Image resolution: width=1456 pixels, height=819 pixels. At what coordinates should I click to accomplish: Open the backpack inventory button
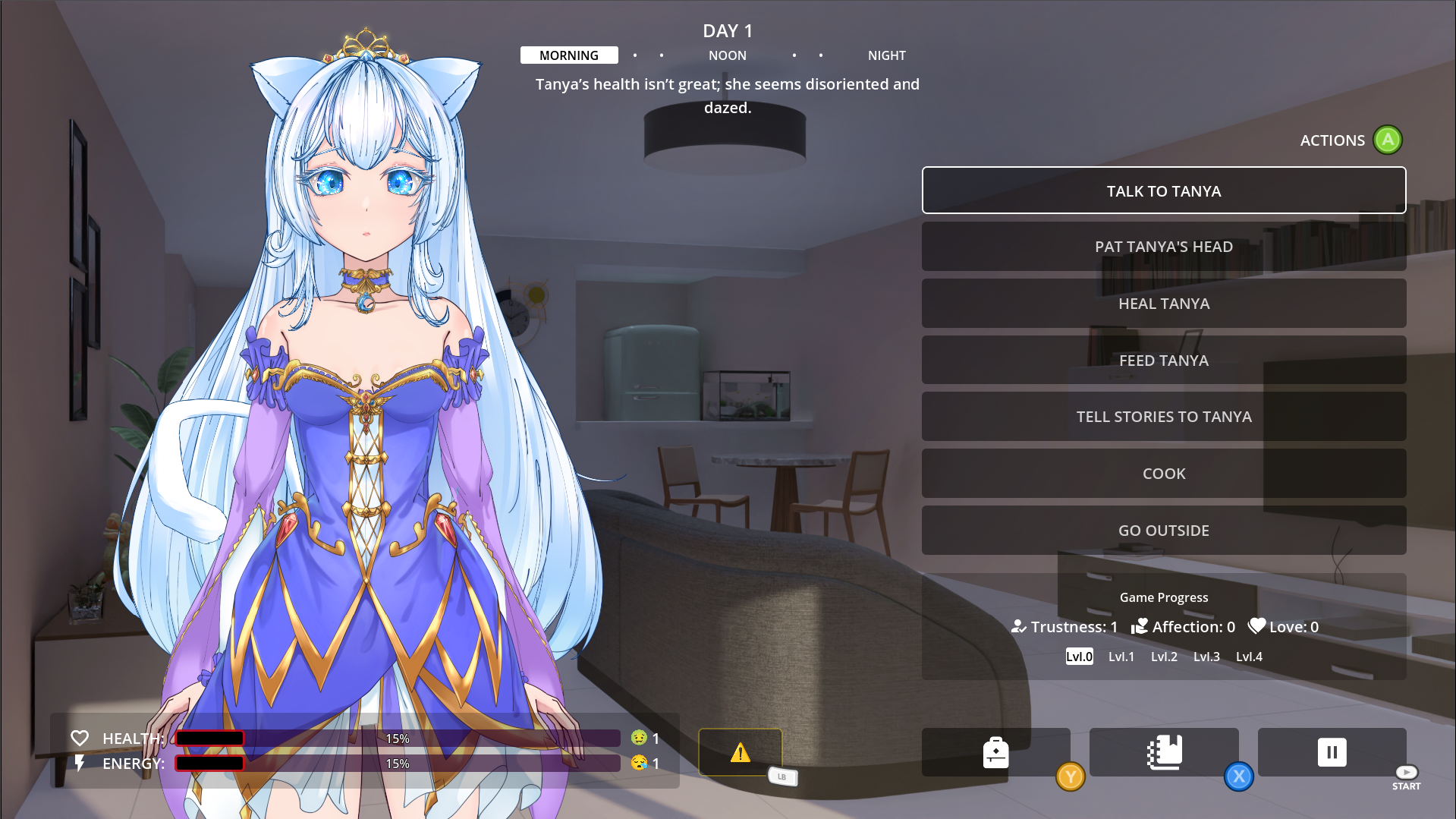coord(995,752)
